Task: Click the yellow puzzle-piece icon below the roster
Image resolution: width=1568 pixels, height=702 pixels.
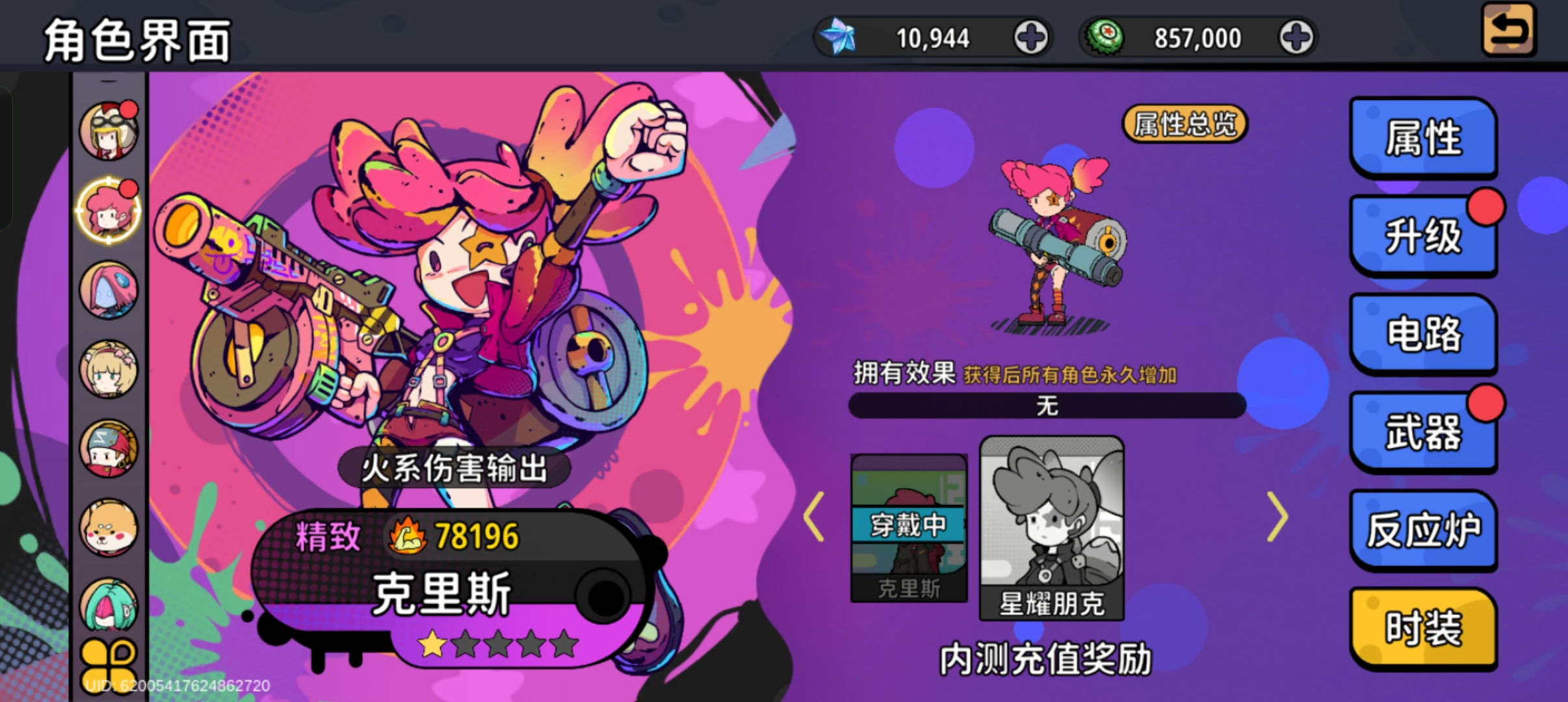Action: pyautogui.click(x=109, y=663)
